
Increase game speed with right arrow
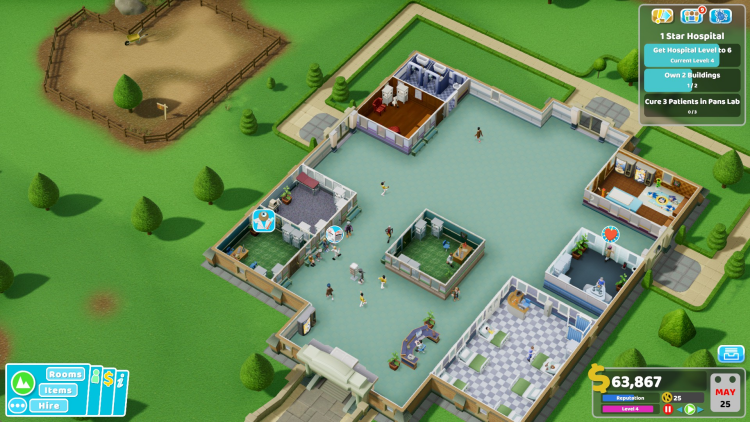point(700,409)
